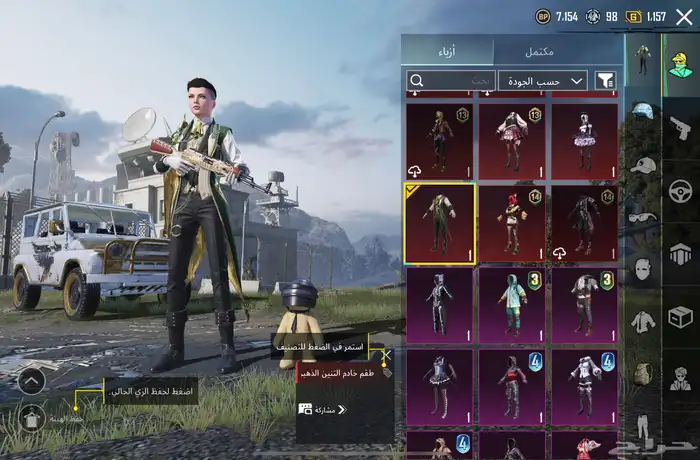Select the red-haired outfit with 14 badge
This screenshot has height=460, width=700.
point(512,222)
